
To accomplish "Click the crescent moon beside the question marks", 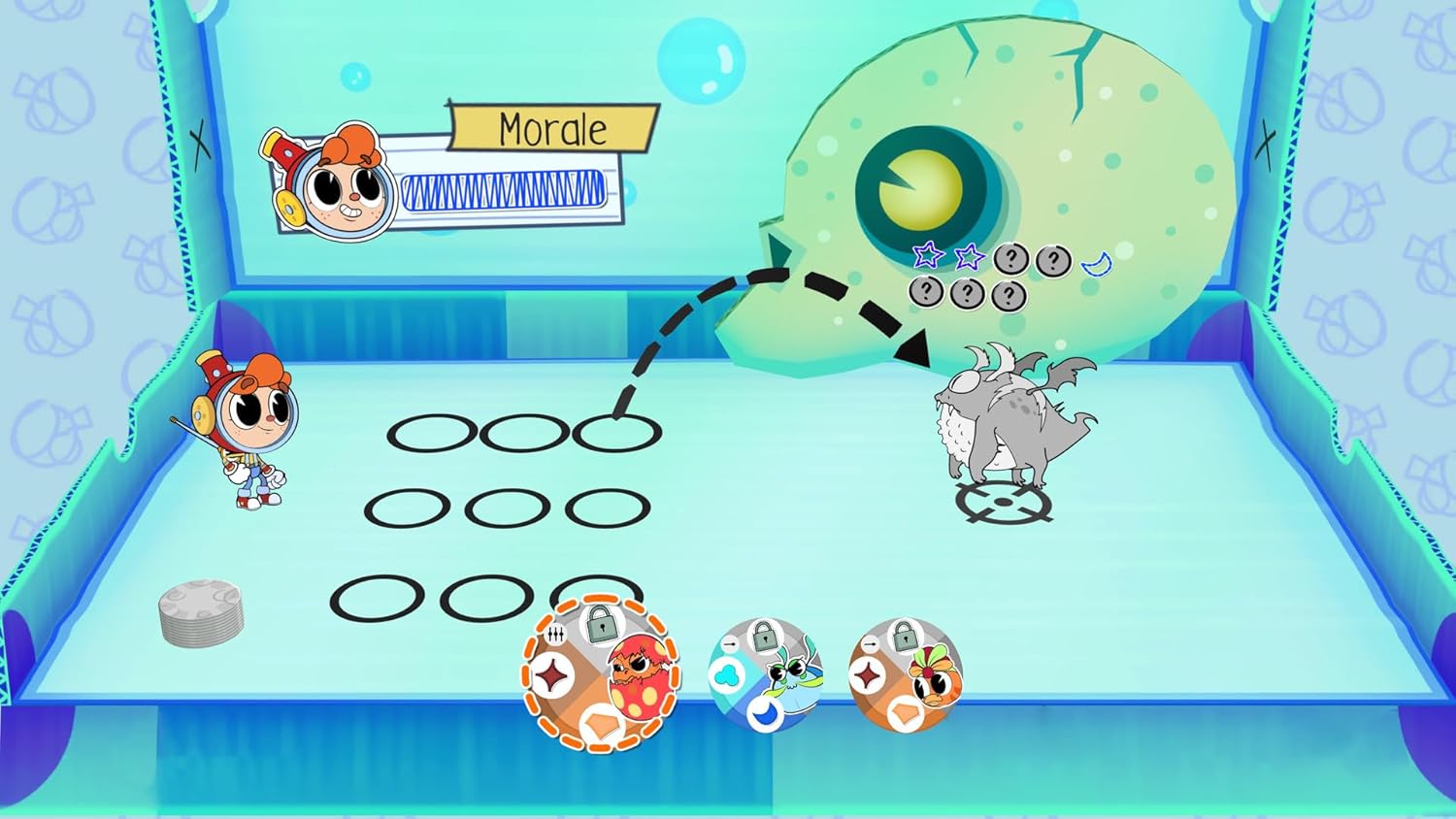I will pyautogui.click(x=1096, y=263).
